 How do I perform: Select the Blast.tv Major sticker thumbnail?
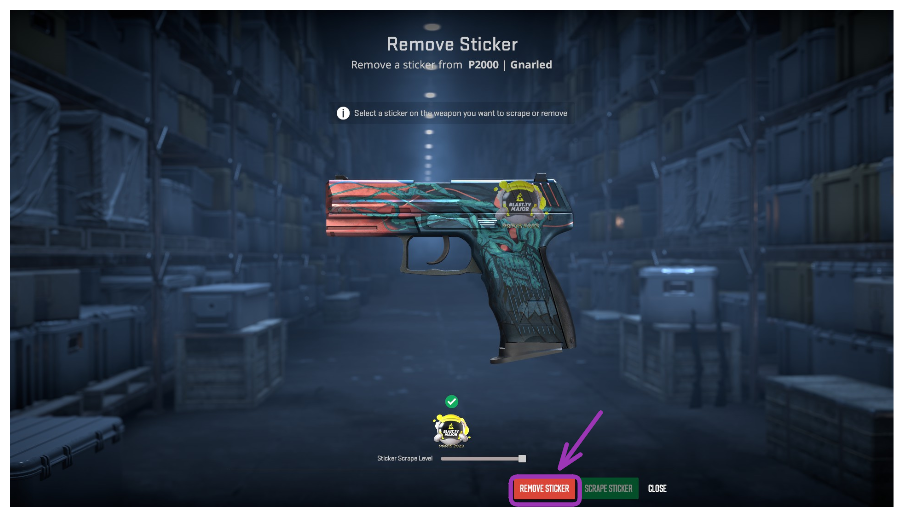pyautogui.click(x=451, y=427)
